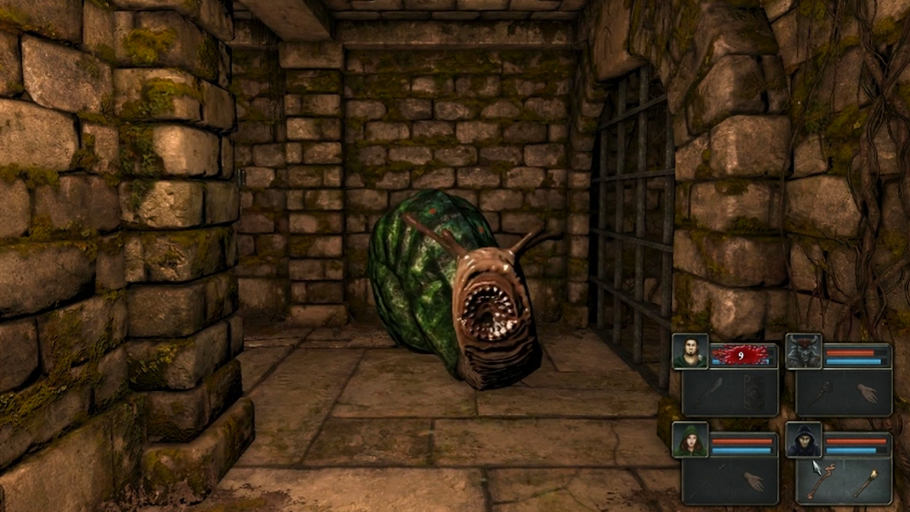Open the bearded human champion's portrait
Image resolution: width=910 pixels, height=512 pixels.
tap(689, 351)
